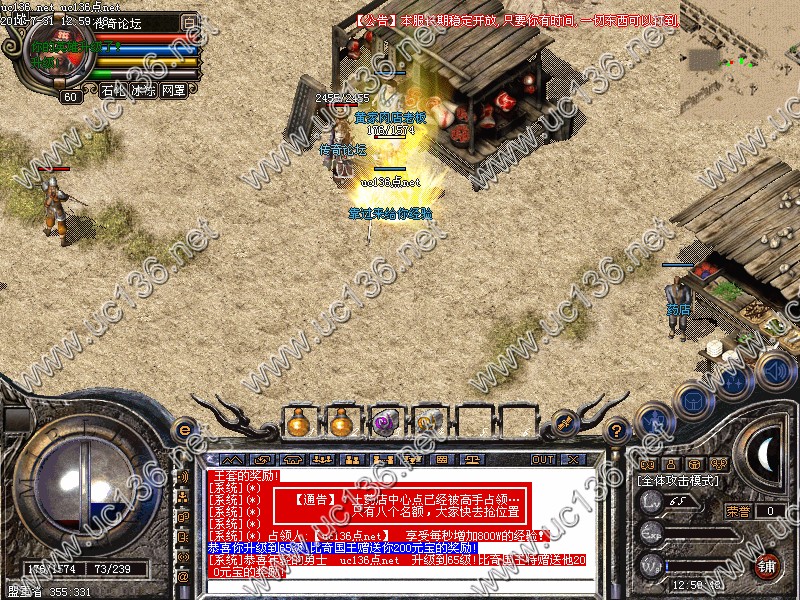Activate the 网罩 skill button
The width and height of the screenshot is (800, 600).
(x=174, y=91)
